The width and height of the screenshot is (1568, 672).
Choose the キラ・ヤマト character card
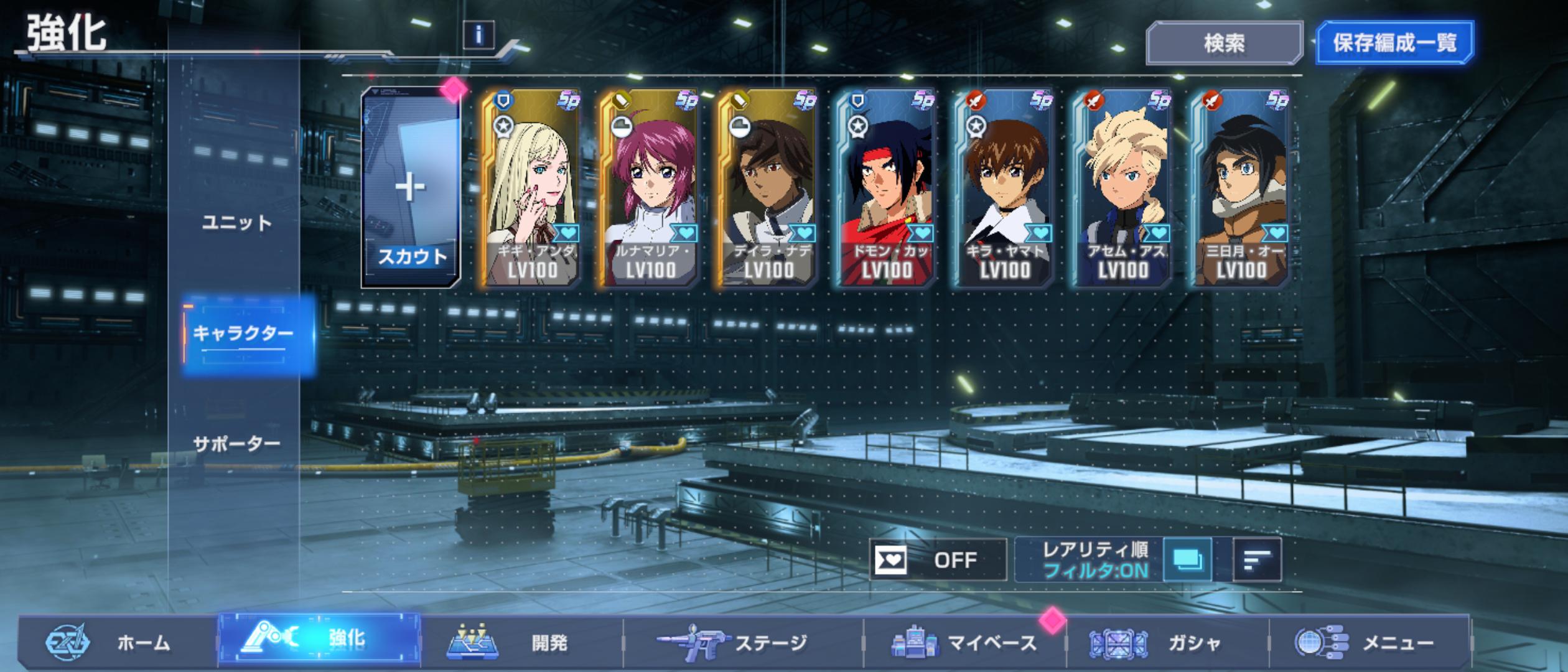pyautogui.click(x=1004, y=188)
